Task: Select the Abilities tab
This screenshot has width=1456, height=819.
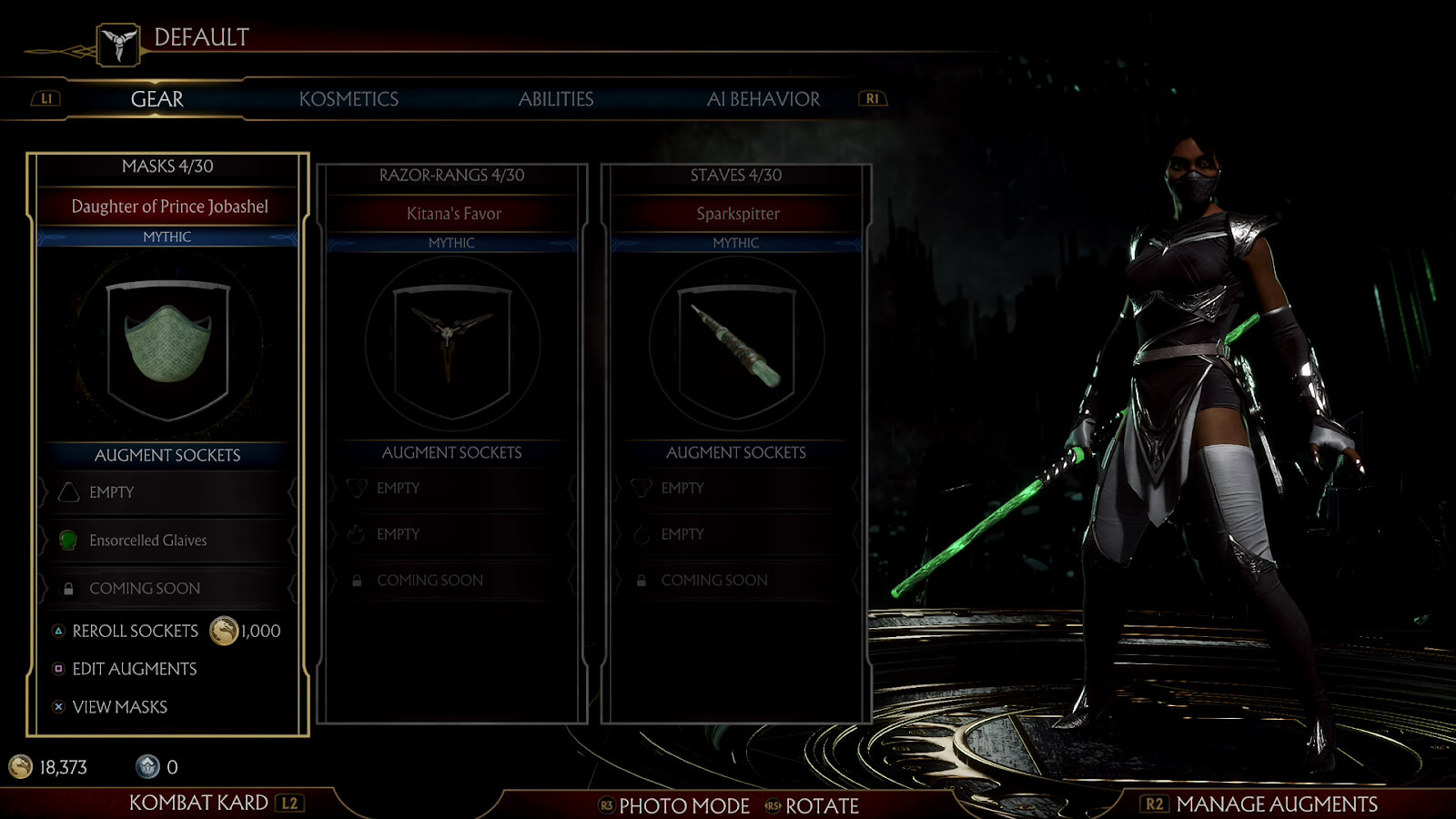Action: click(x=555, y=99)
